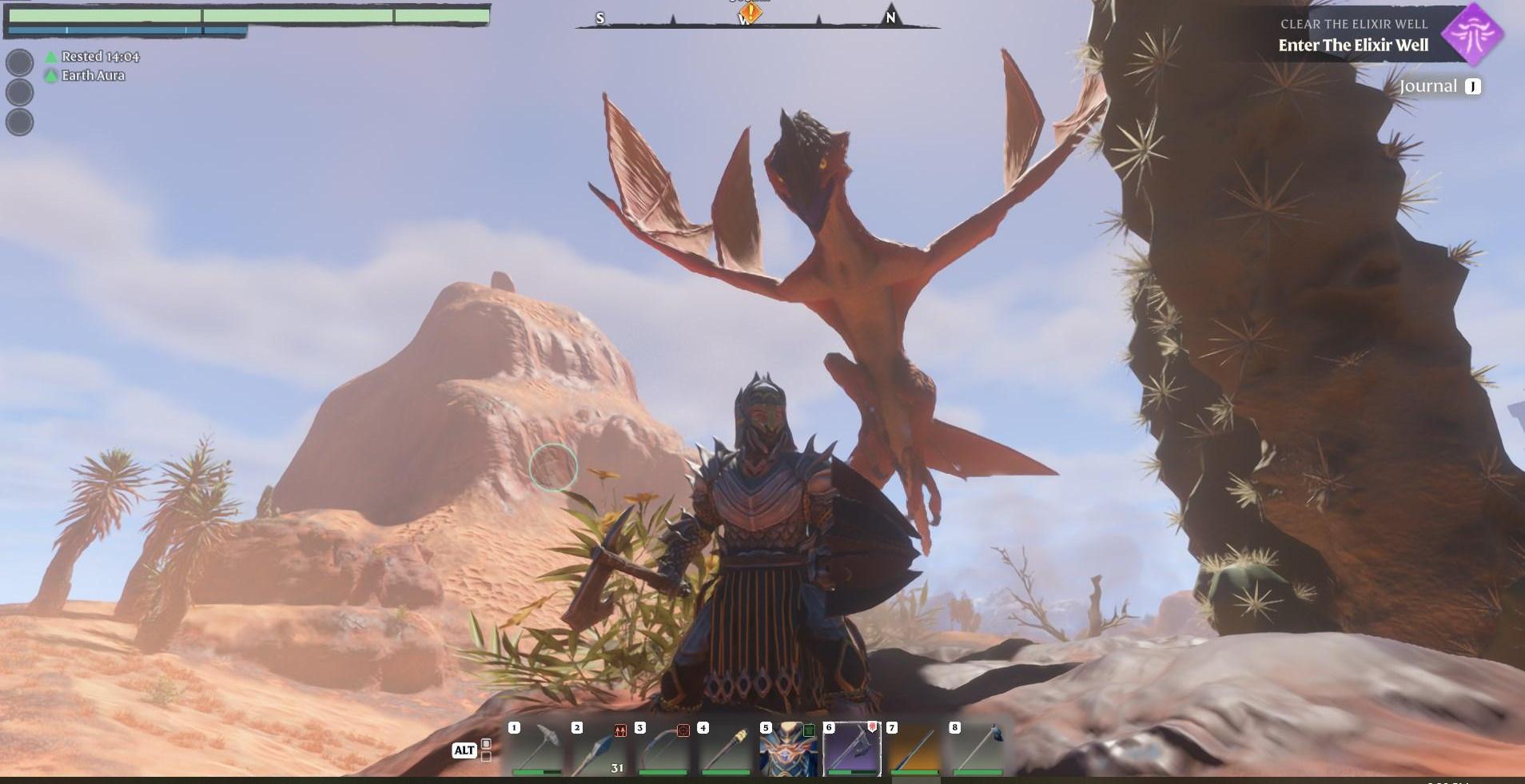Choose the blue-headed hammer in slot 8

978,749
